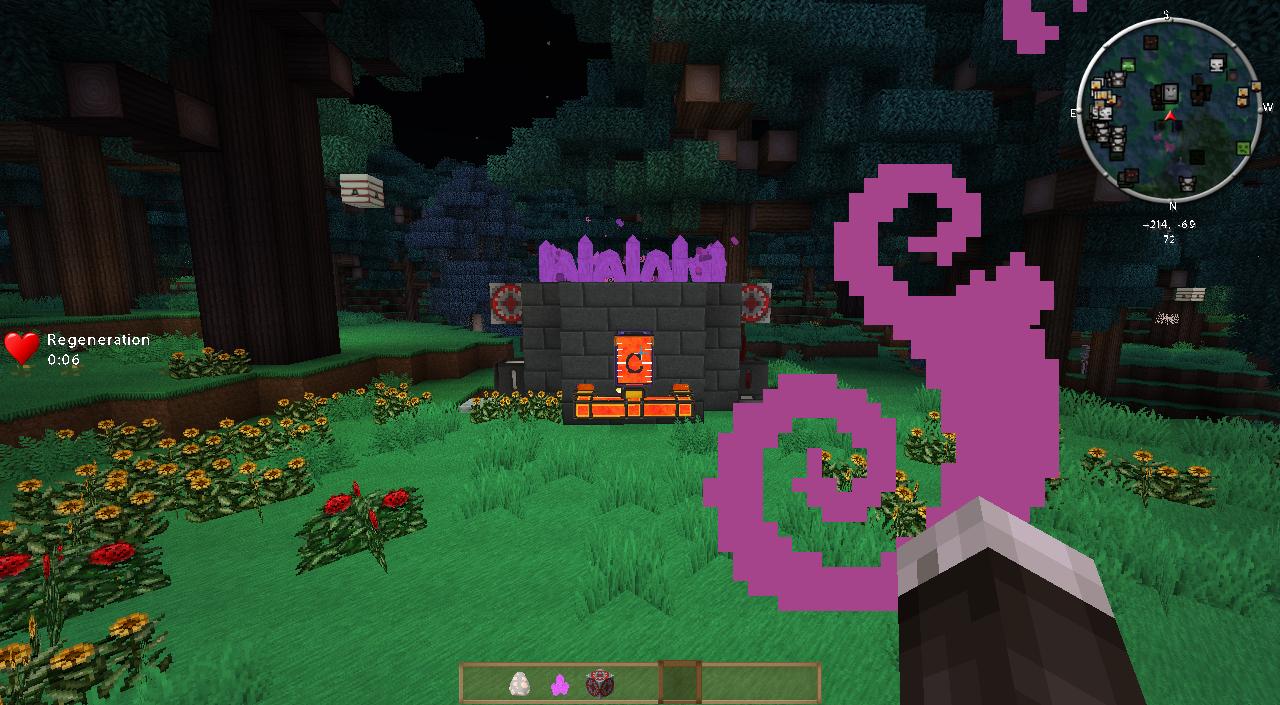This screenshot has width=1280, height=705.
Task: Click the green slime marker on the minimap
Action: [x=1128, y=65]
